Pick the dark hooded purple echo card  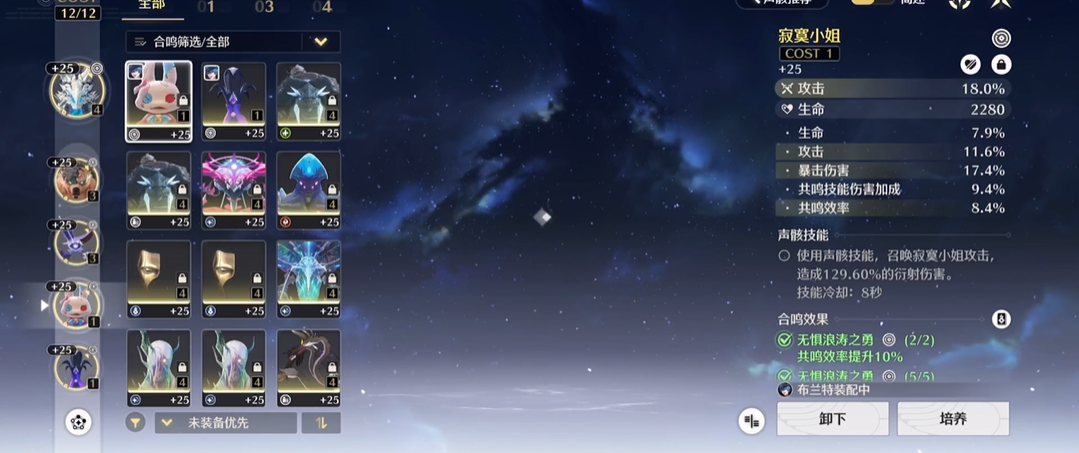point(234,101)
